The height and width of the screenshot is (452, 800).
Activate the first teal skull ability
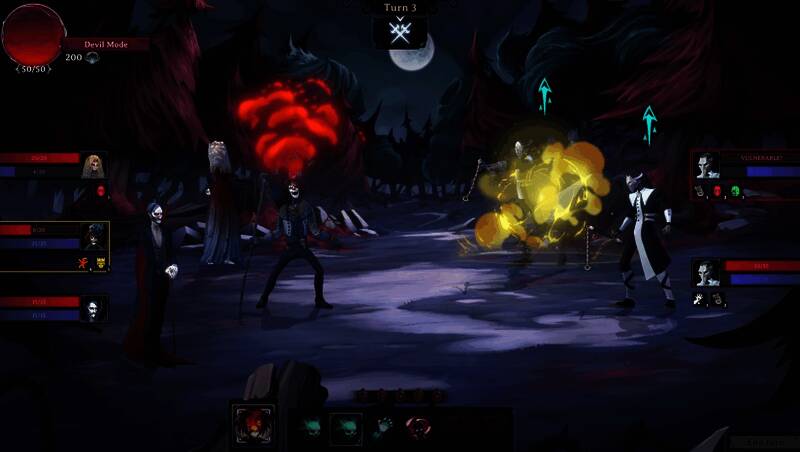tap(310, 426)
